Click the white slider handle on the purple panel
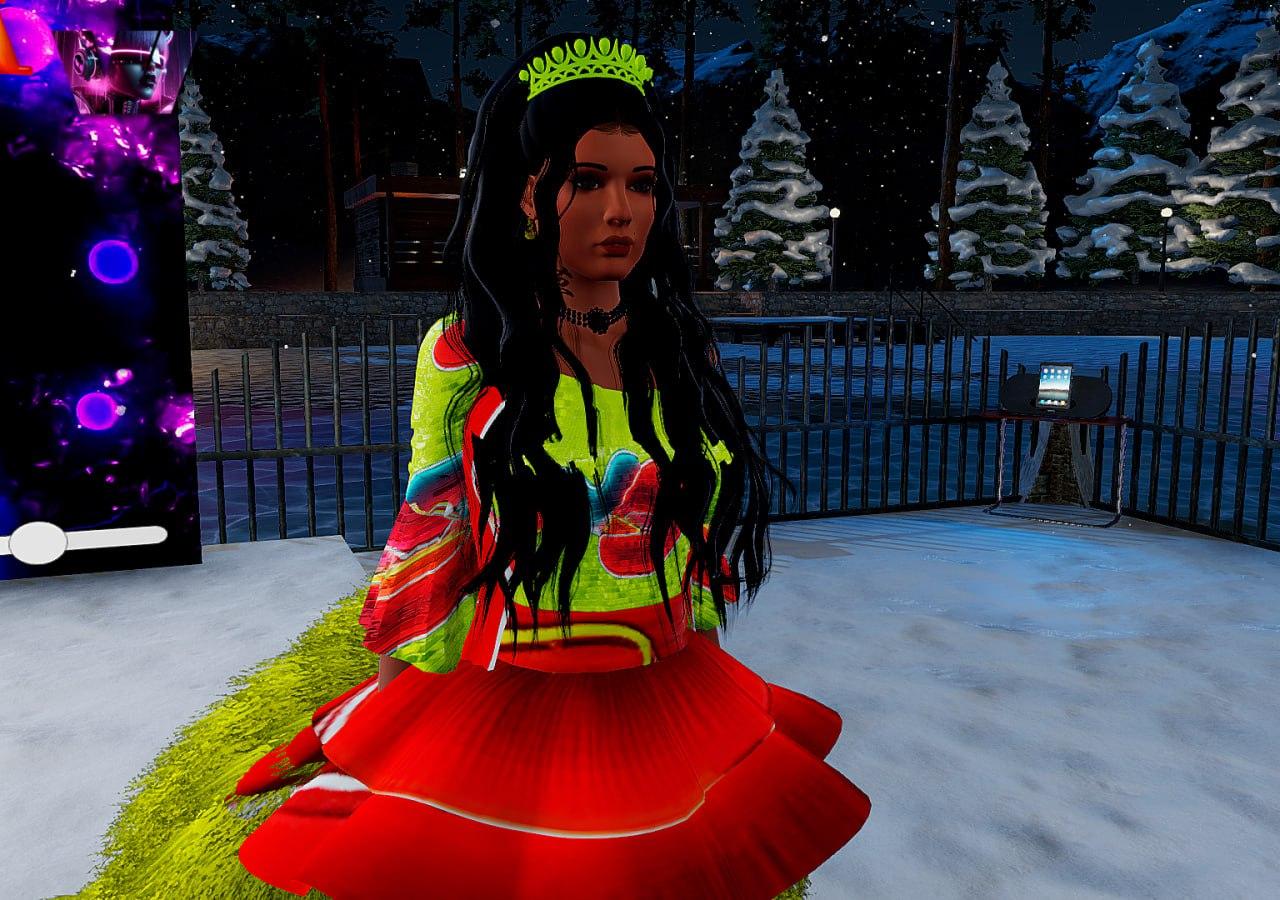 [x=38, y=541]
